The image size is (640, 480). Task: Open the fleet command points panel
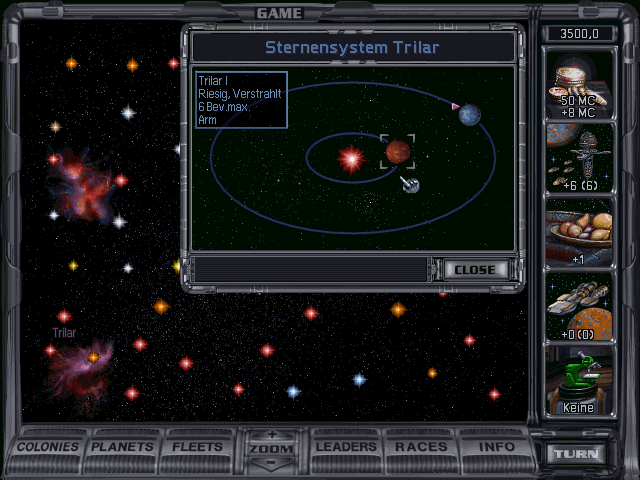tap(579, 158)
